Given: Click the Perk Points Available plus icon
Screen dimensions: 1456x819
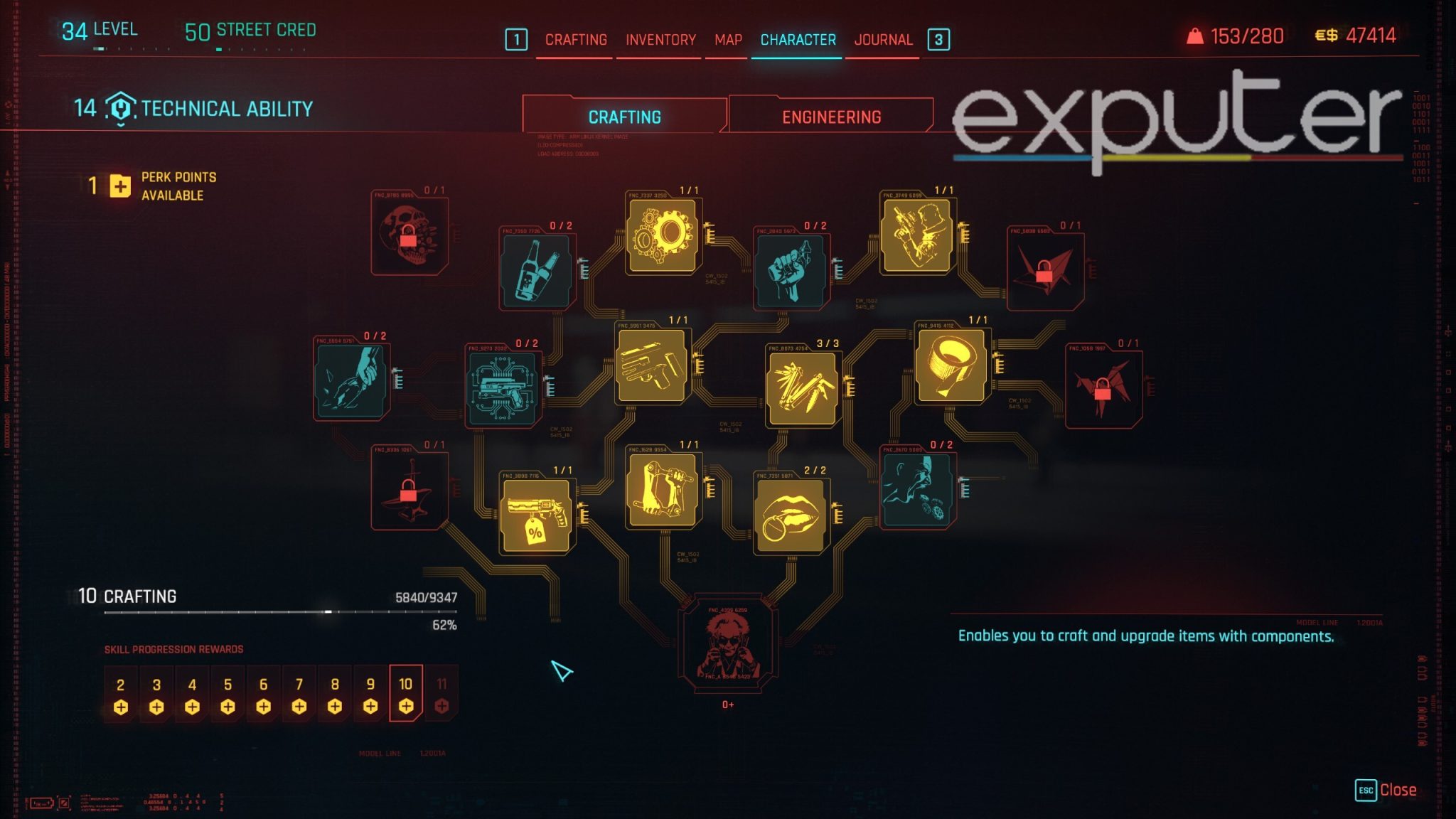Looking at the screenshot, I should 119,186.
